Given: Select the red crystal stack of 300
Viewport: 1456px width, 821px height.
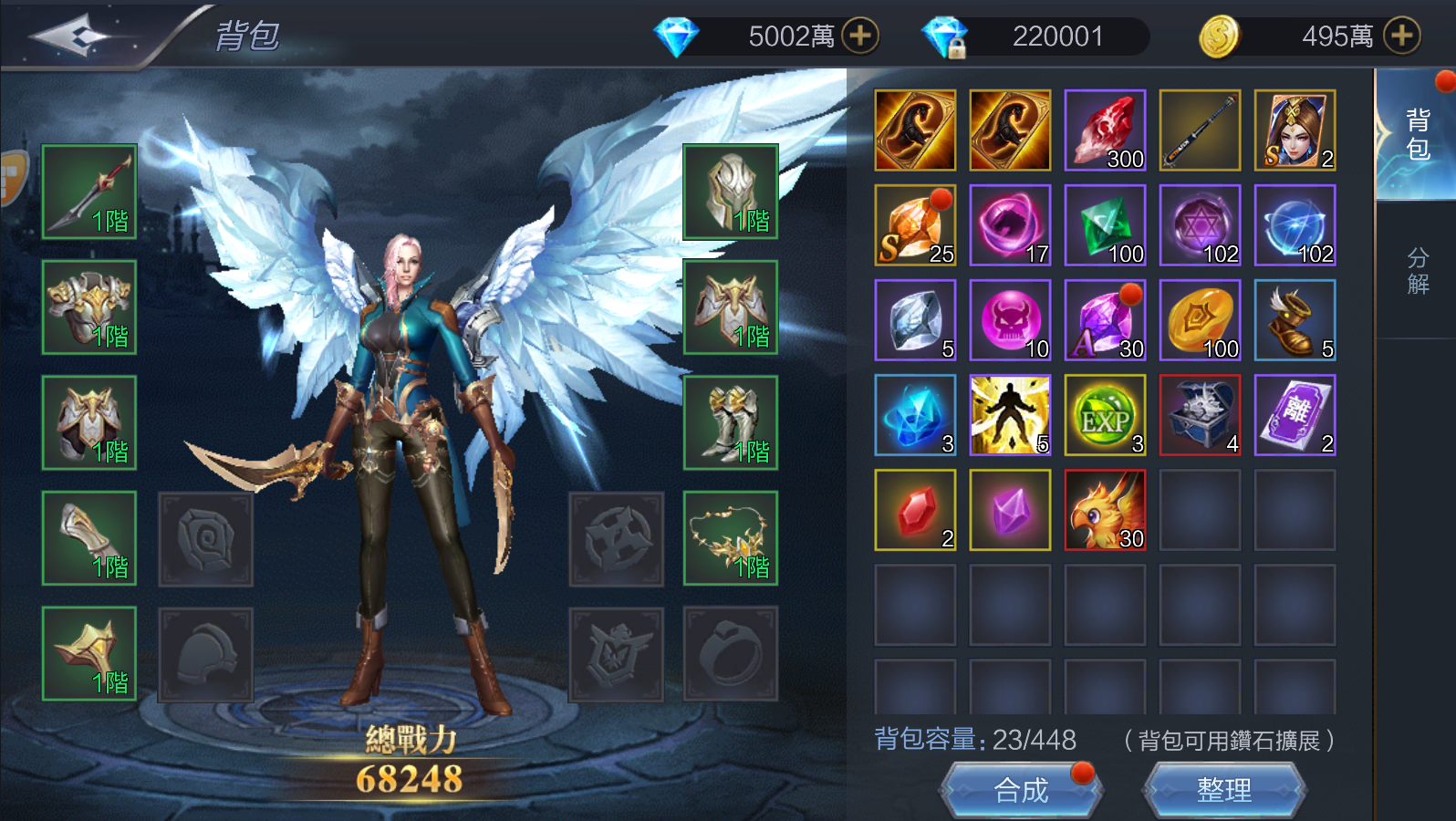Looking at the screenshot, I should click(x=1105, y=130).
